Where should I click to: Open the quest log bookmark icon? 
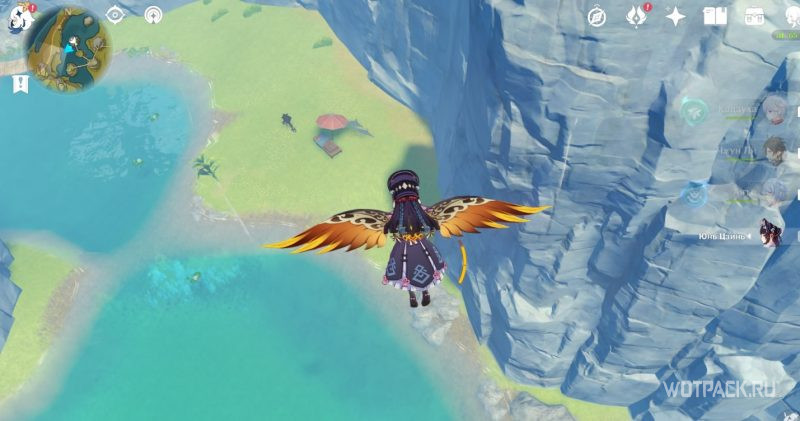pyautogui.click(x=20, y=85)
